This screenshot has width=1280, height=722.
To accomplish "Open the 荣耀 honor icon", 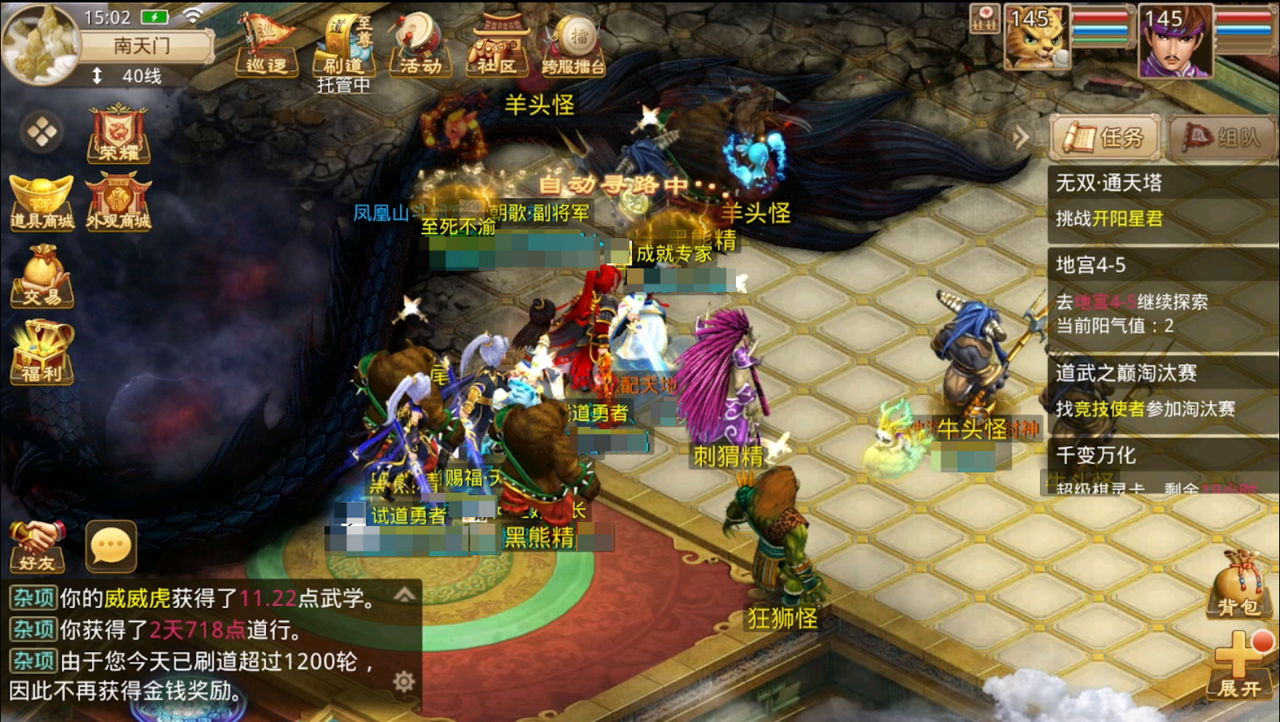I will 118,134.
